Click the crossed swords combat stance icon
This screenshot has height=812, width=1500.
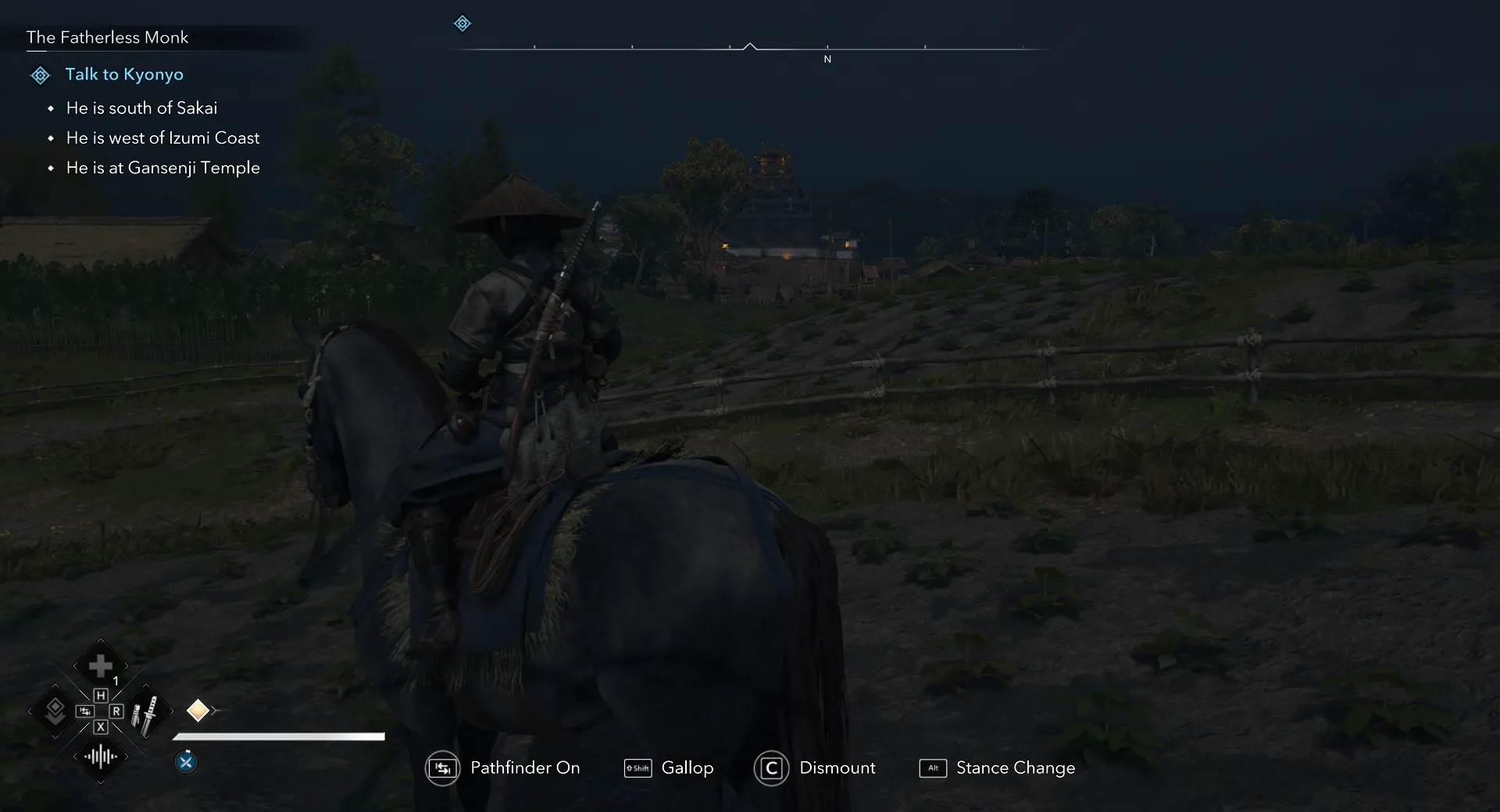click(x=186, y=762)
